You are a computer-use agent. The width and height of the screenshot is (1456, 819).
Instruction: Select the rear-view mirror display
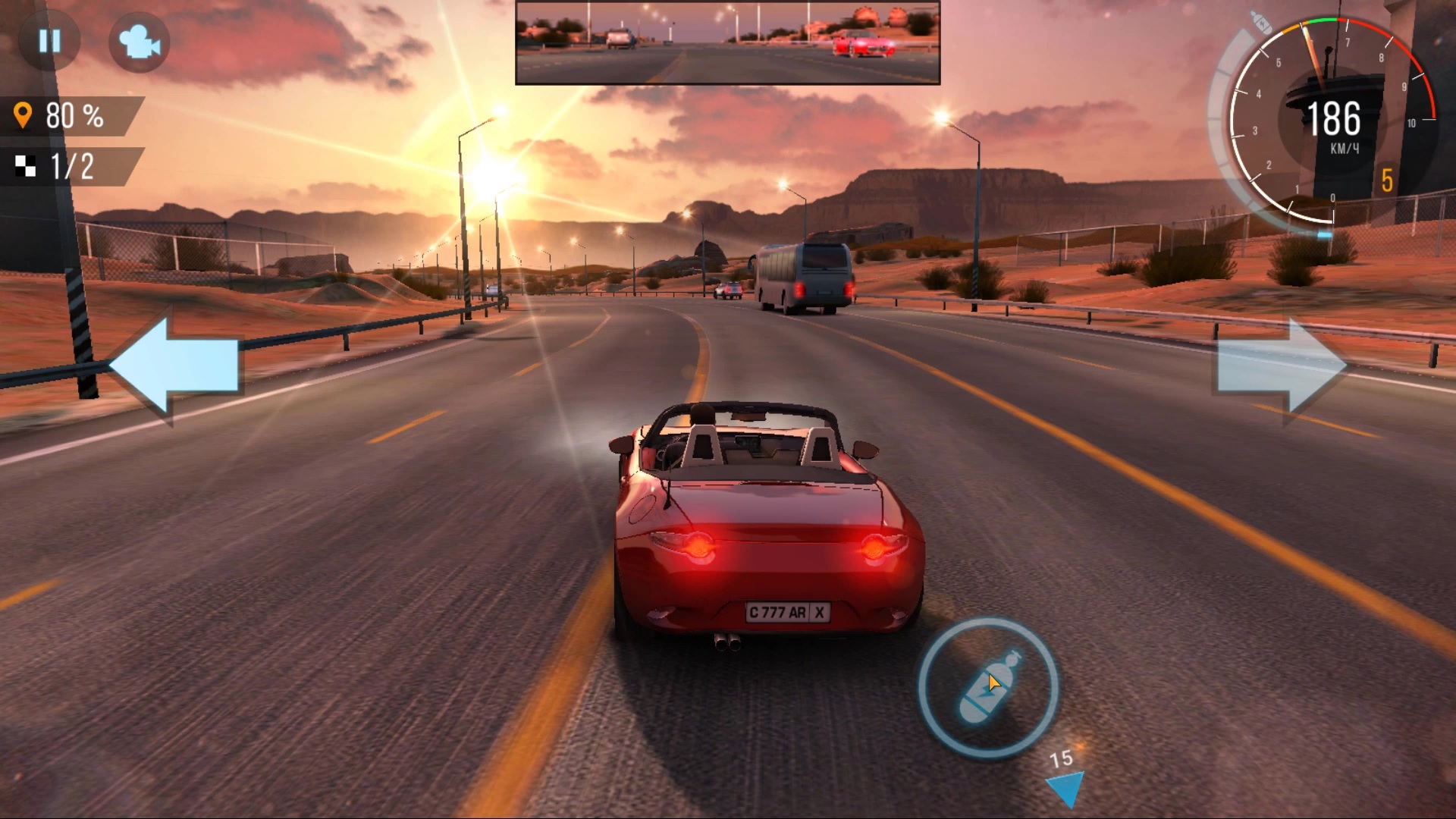[726, 42]
